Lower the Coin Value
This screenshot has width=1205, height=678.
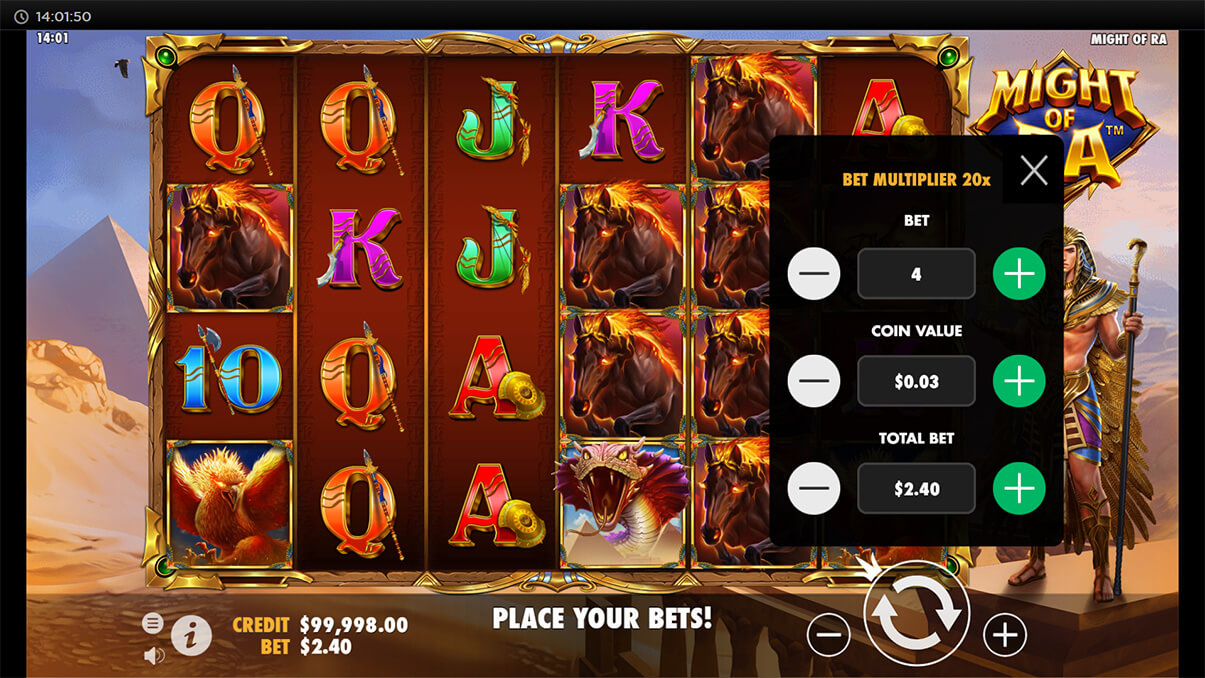[814, 381]
